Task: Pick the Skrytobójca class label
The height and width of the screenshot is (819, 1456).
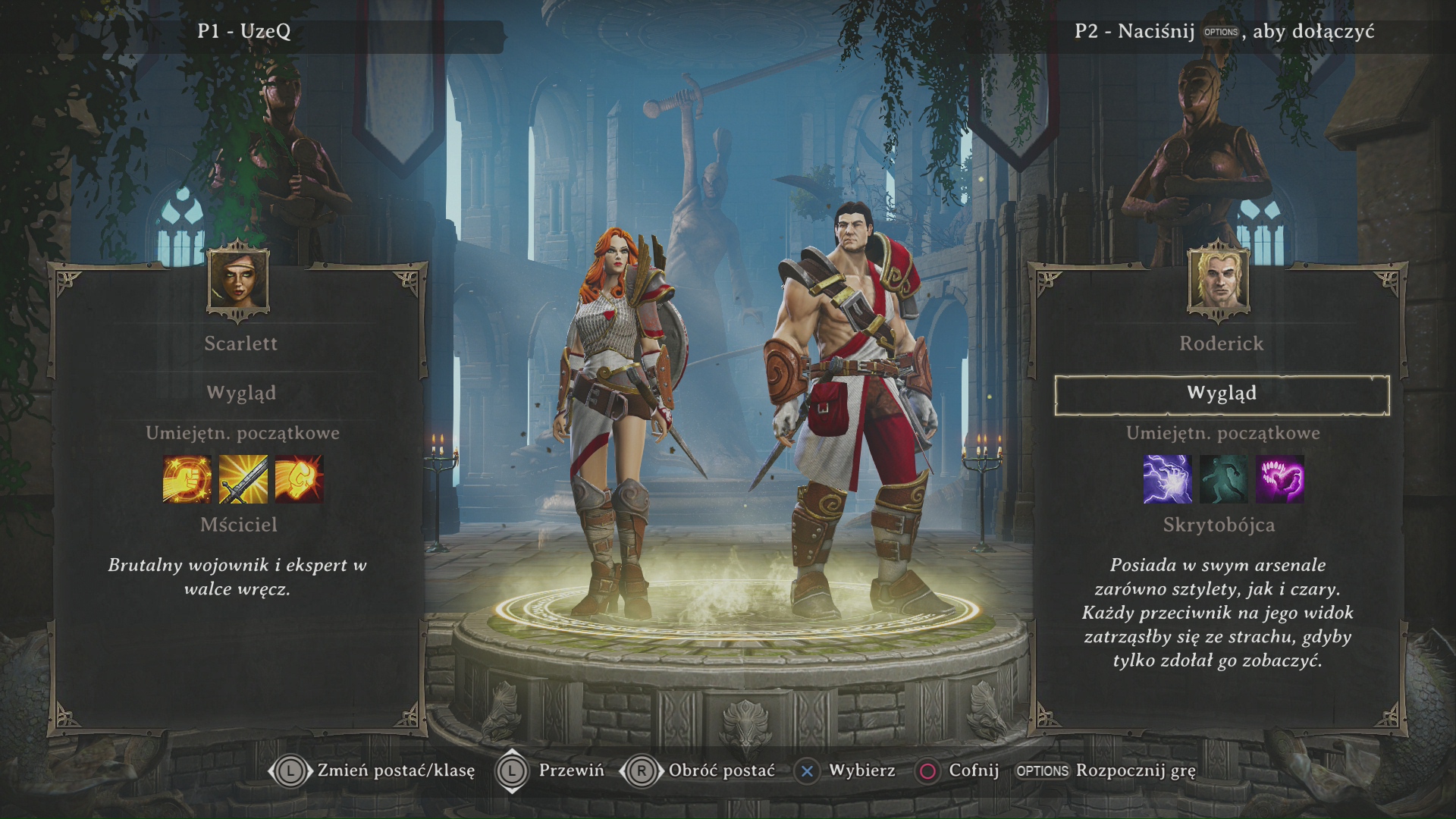Action: pos(1219,525)
